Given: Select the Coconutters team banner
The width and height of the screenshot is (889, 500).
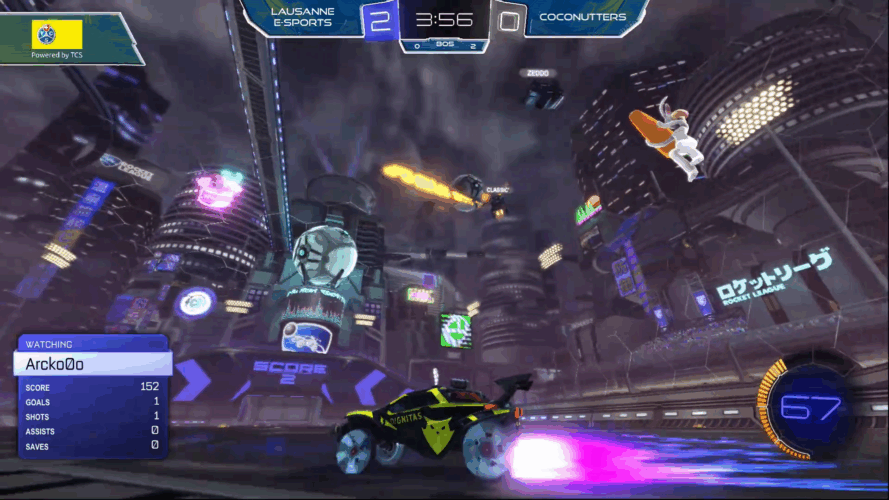Looking at the screenshot, I should point(583,18).
